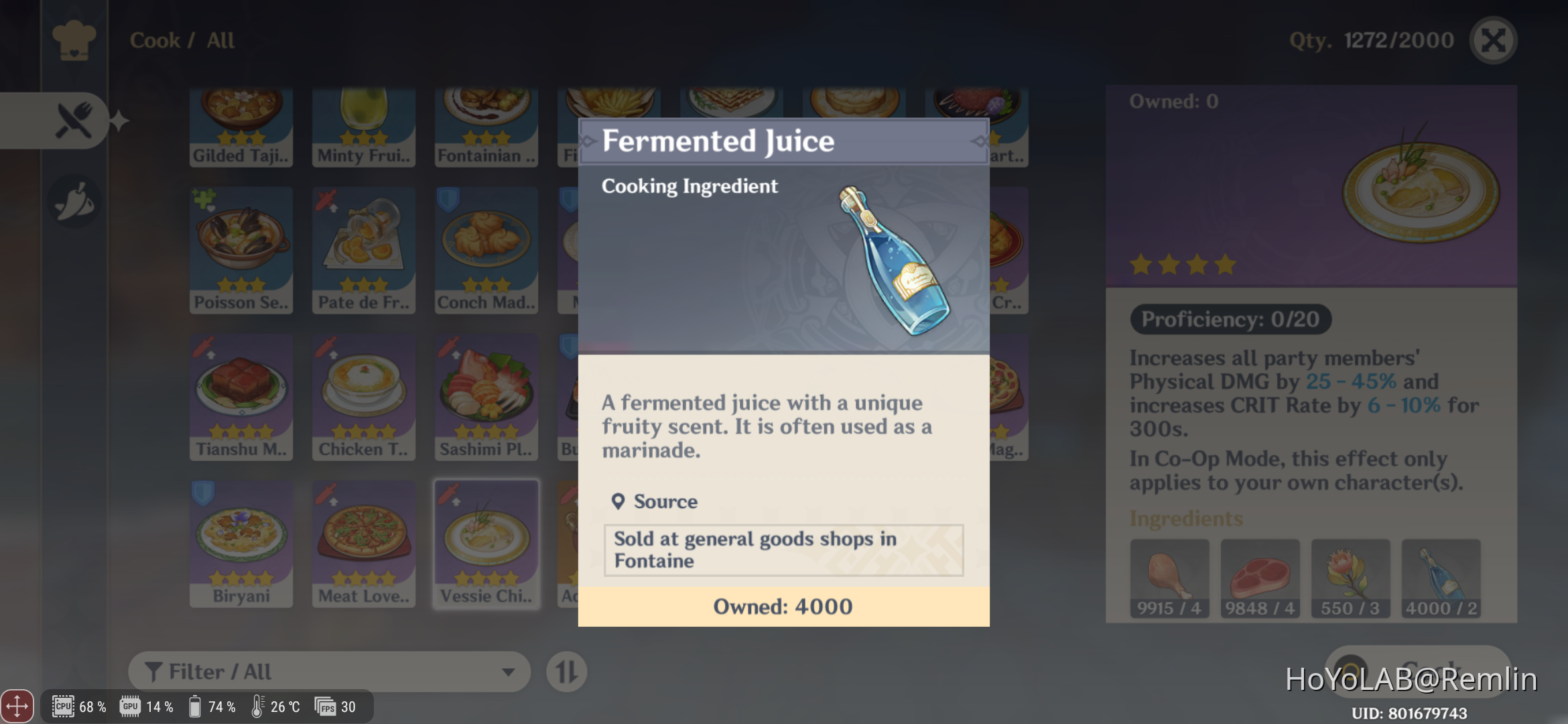Select the chef hat cooking icon

[76, 40]
